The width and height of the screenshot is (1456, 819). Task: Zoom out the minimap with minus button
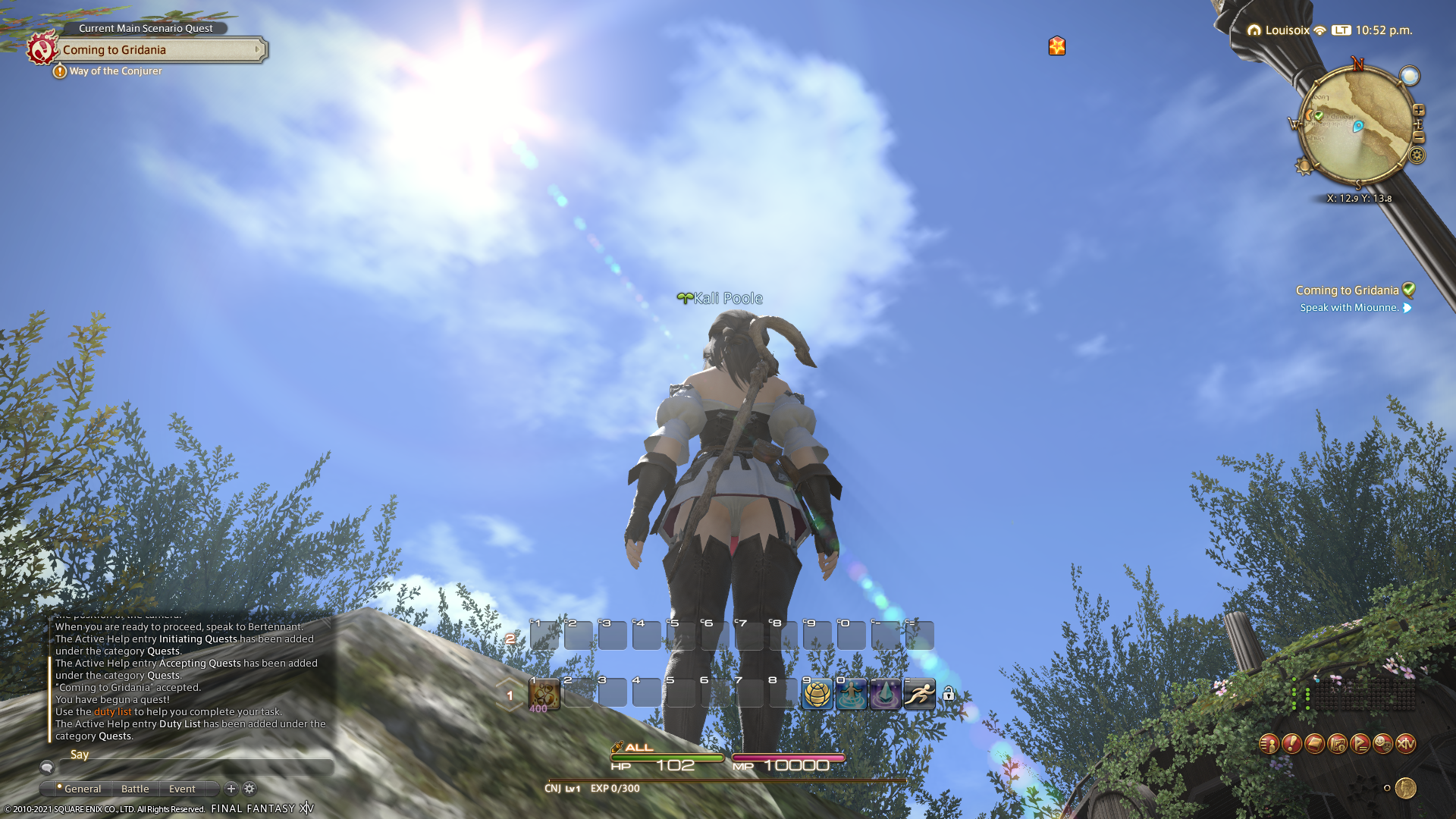click(x=1419, y=137)
